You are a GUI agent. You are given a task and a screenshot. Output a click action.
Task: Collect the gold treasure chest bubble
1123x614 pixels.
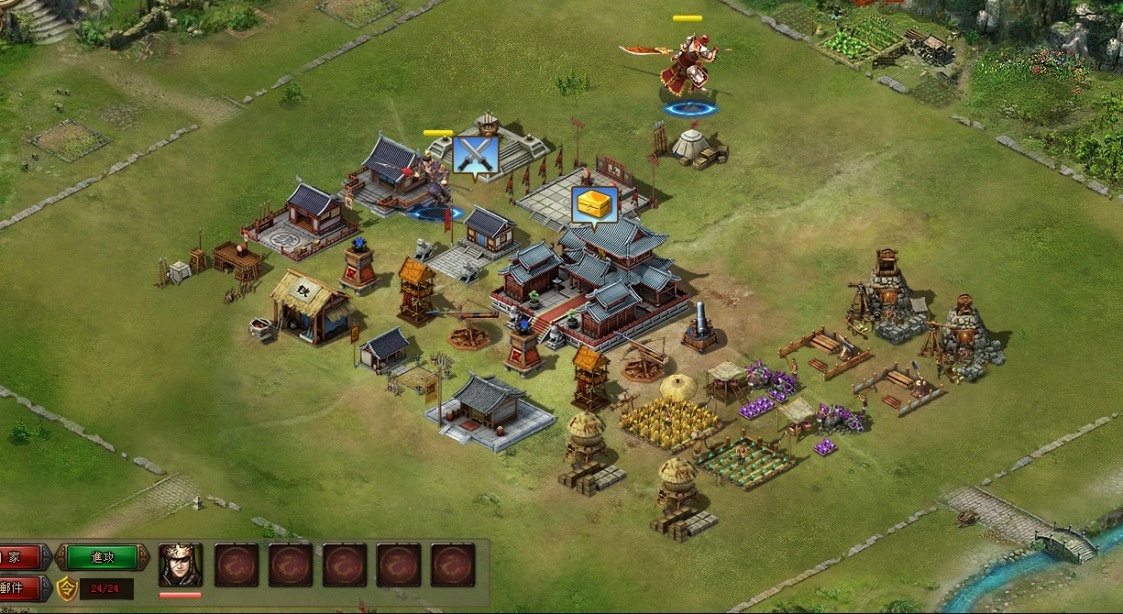[595, 205]
